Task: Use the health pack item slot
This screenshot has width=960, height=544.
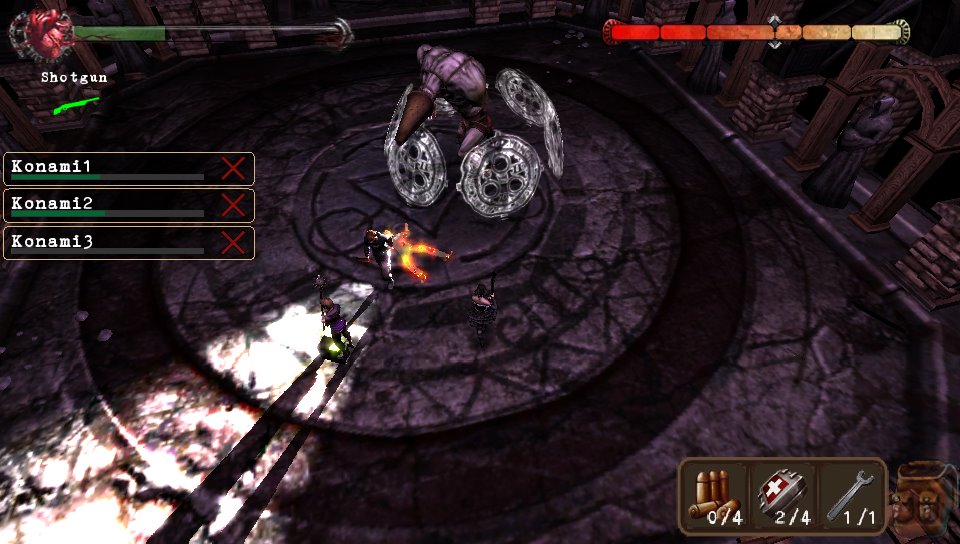Action: 783,496
